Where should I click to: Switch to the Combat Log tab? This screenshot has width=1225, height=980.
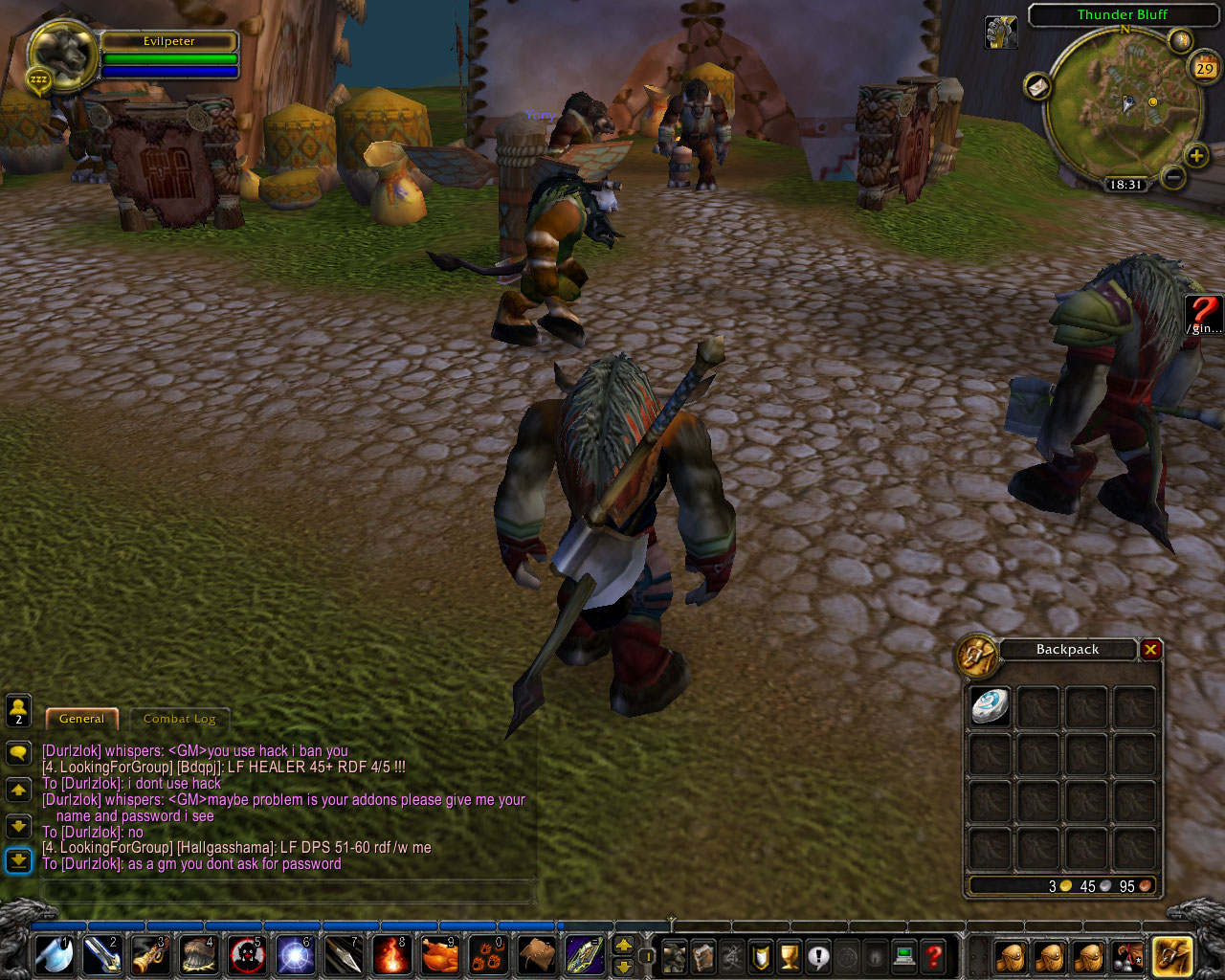(x=179, y=719)
